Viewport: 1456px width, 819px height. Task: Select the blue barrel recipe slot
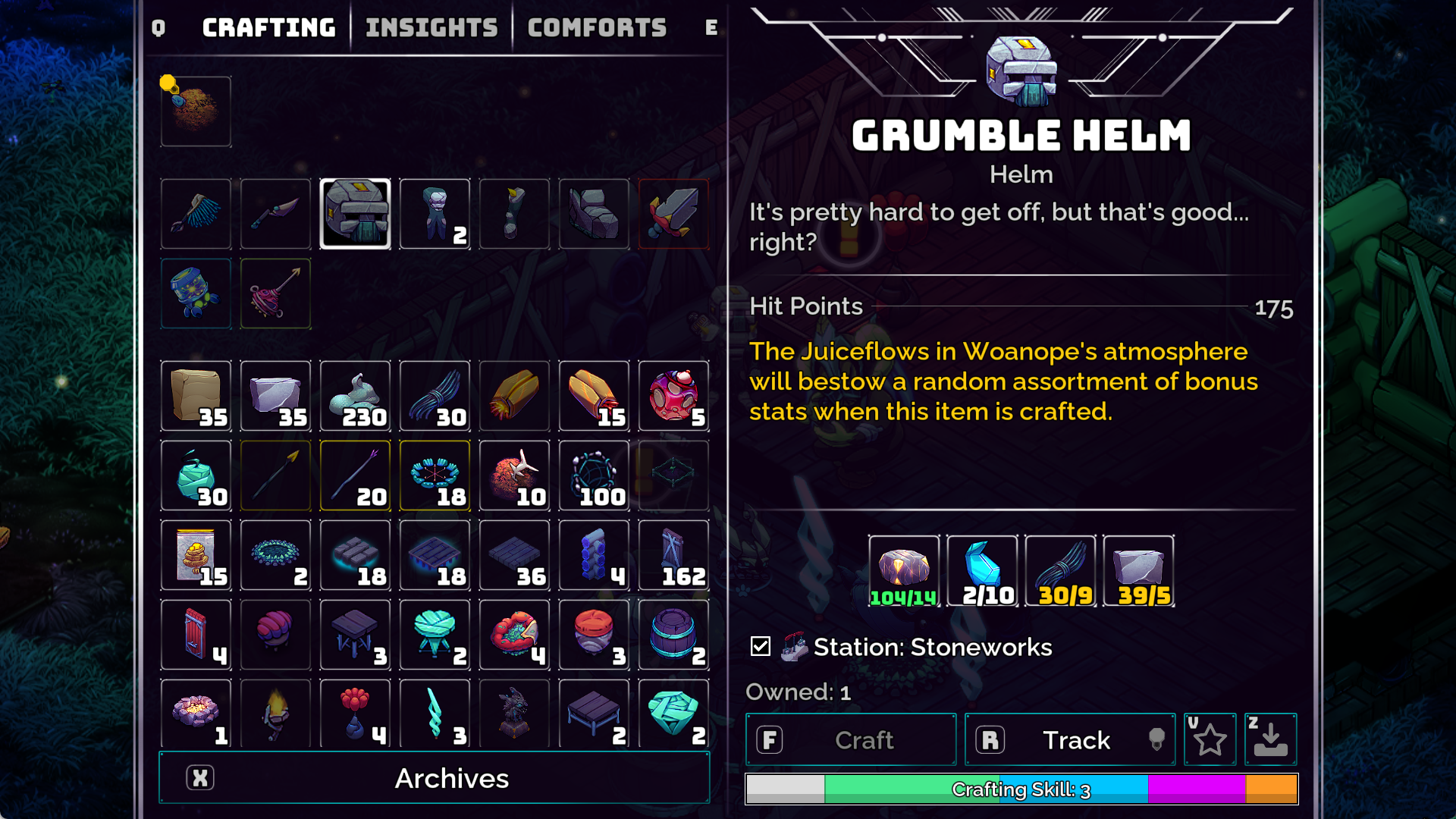[673, 635]
